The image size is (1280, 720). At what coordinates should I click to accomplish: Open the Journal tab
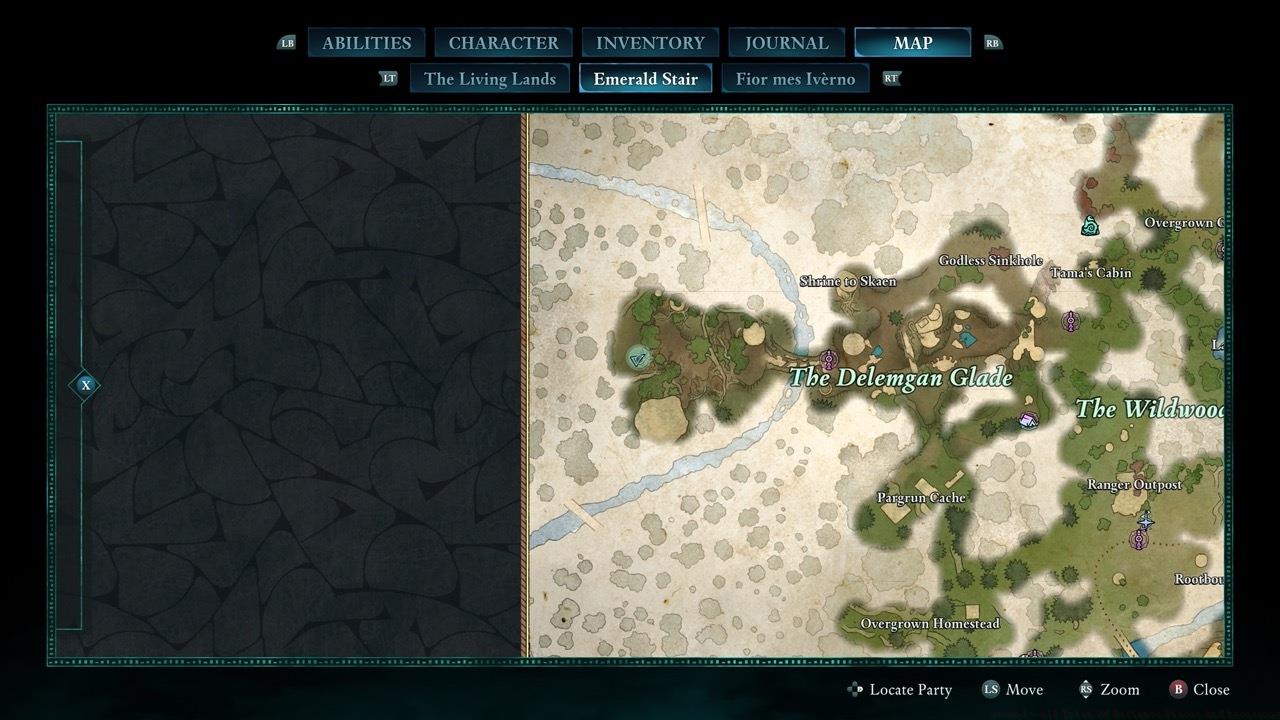click(x=787, y=43)
